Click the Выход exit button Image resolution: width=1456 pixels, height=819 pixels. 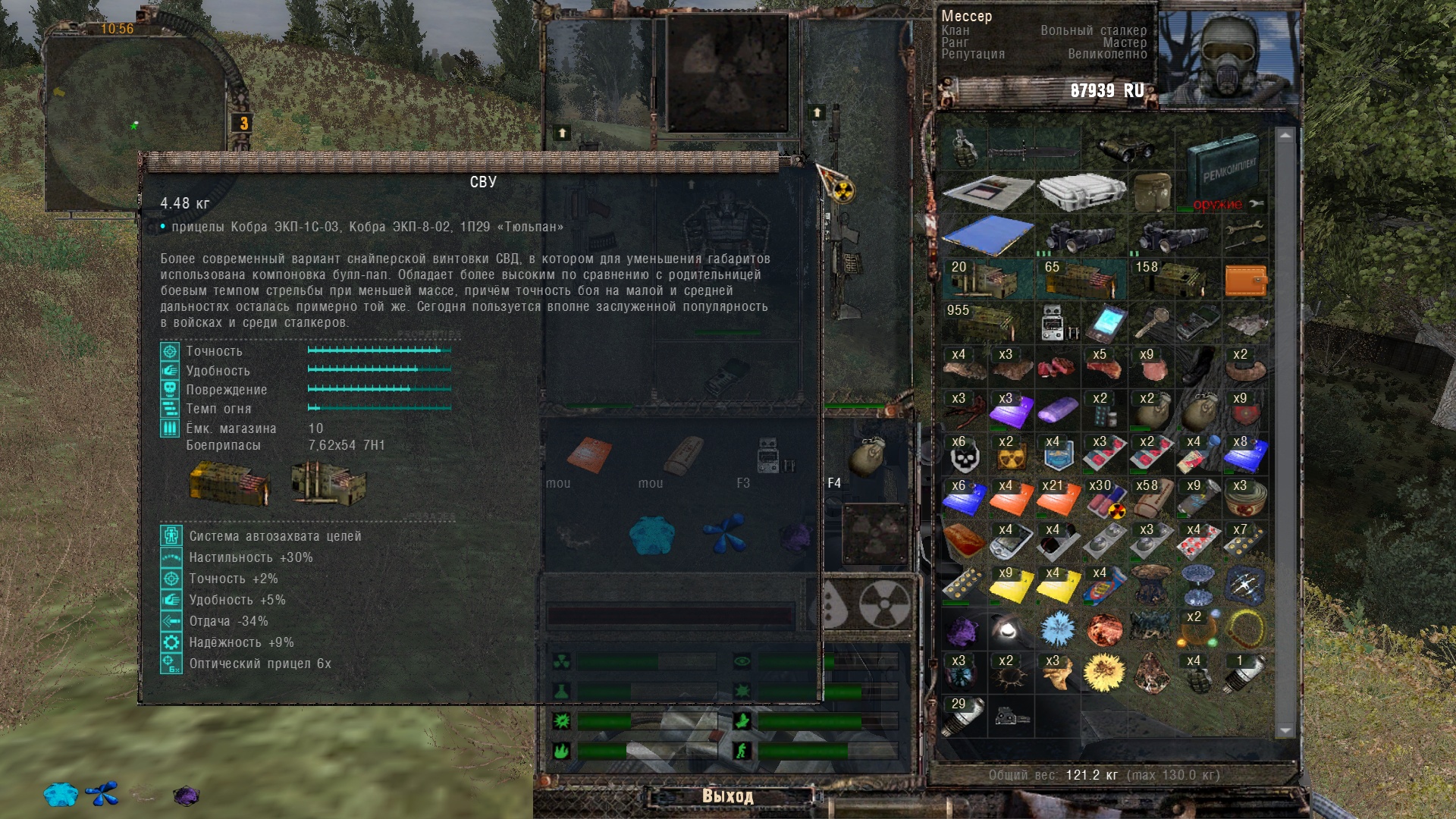point(727,796)
